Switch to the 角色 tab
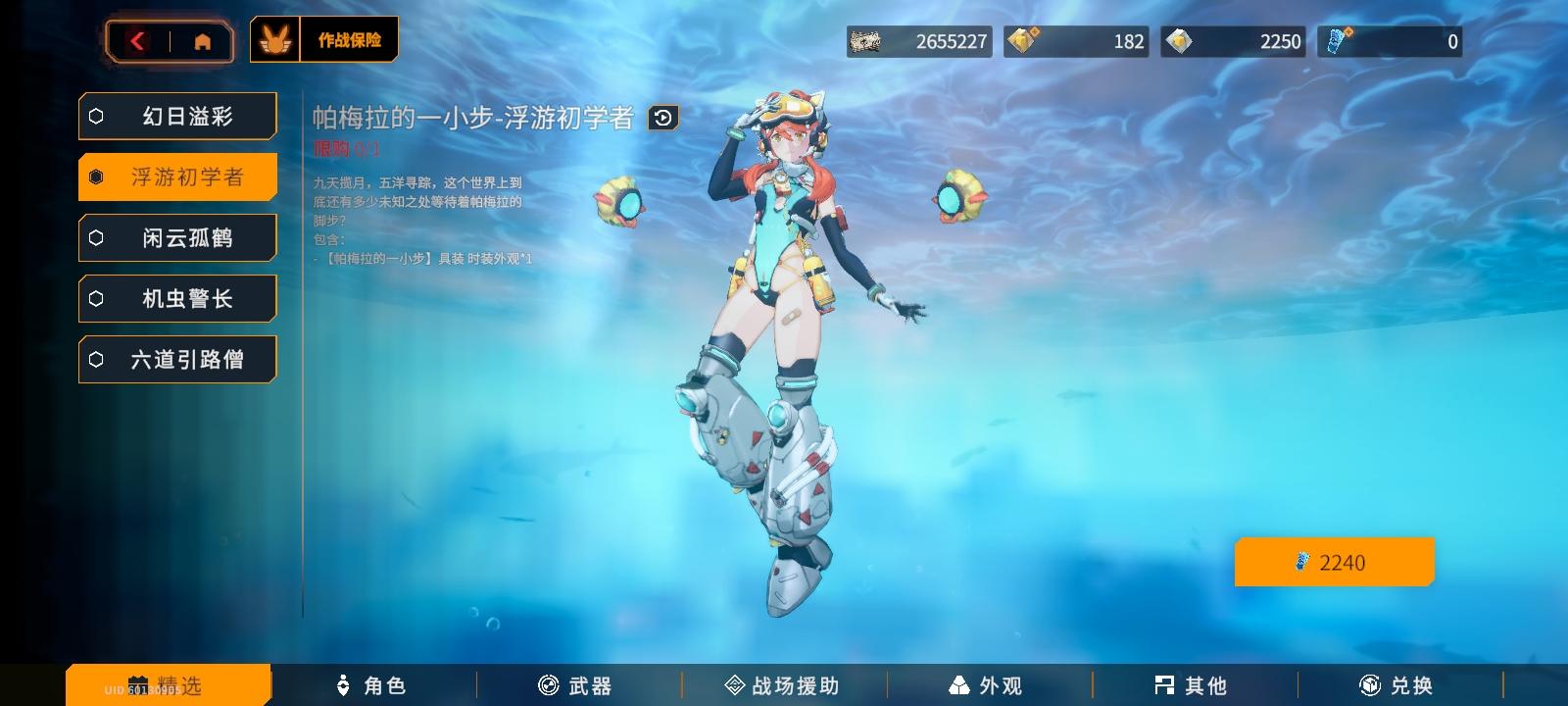 (x=372, y=685)
